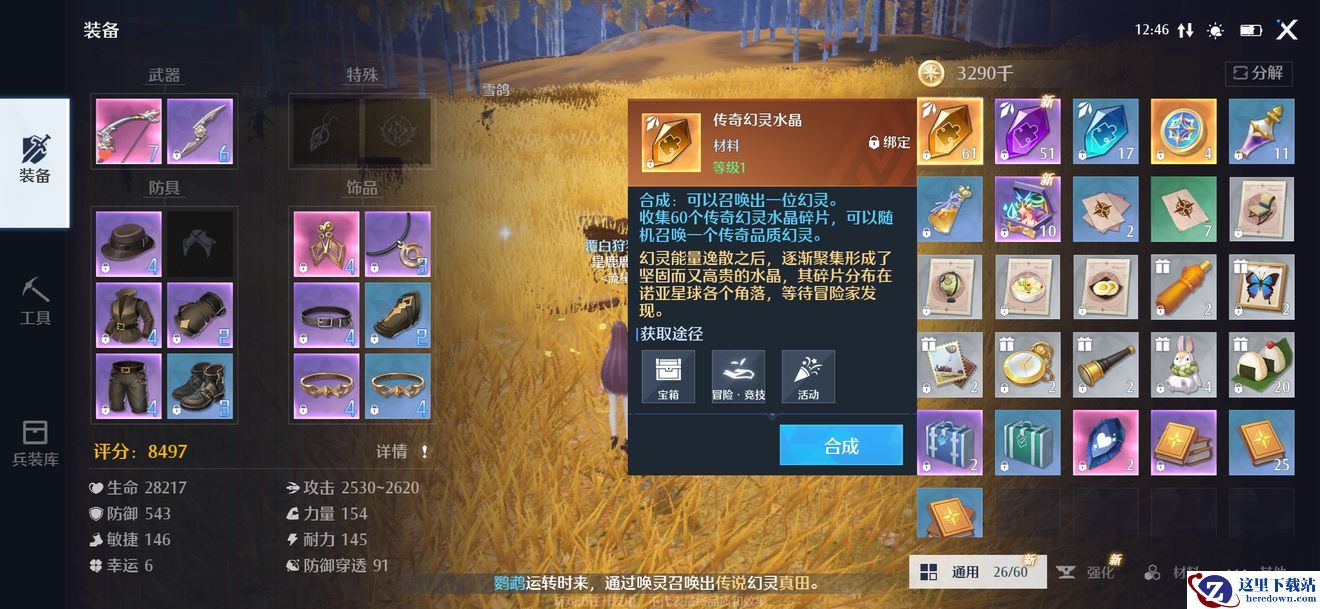Open the 分解 decompose function
This screenshot has width=1320, height=609.
click(x=1259, y=73)
